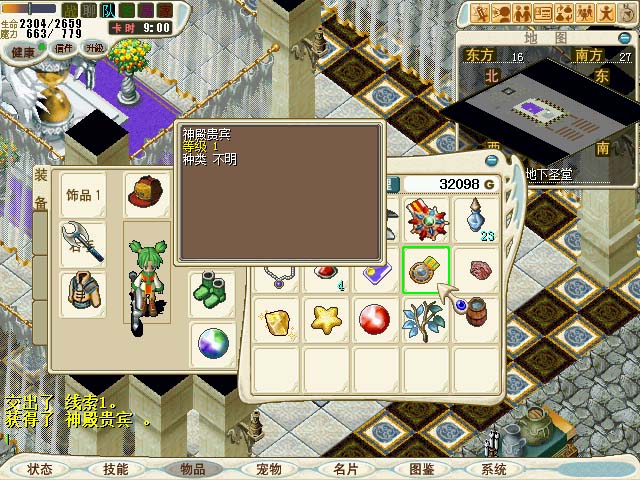Open the 宠物 pets menu
Screen dimensions: 640x480
tap(268, 469)
